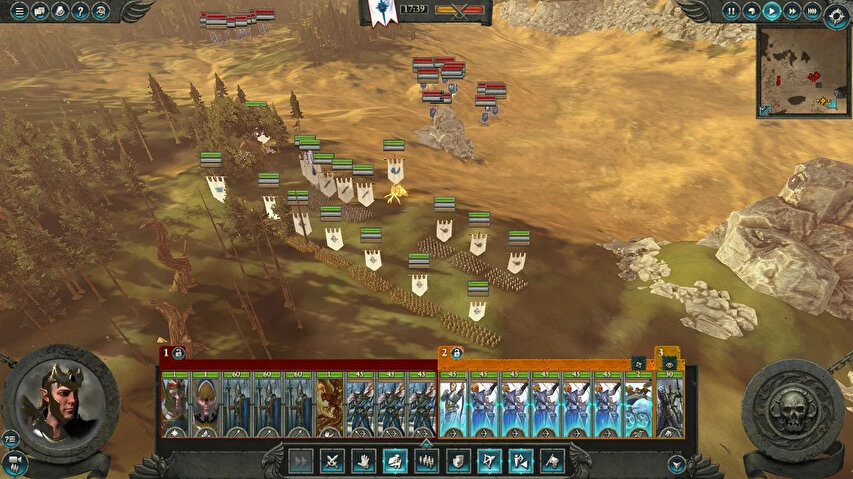The height and width of the screenshot is (479, 853).
Task: Click the help question mark button
Action: pos(80,11)
